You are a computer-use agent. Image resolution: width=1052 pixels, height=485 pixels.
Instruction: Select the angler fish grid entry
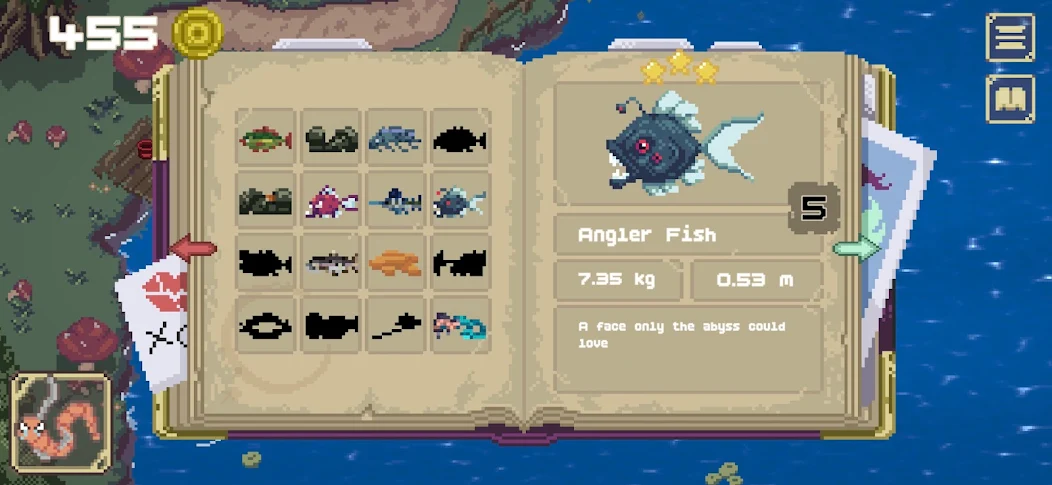(460, 201)
